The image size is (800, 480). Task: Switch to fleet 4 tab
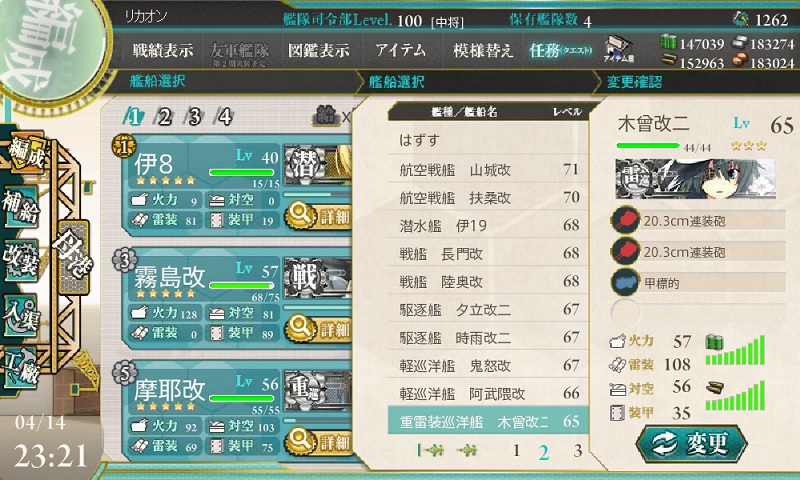point(226,116)
